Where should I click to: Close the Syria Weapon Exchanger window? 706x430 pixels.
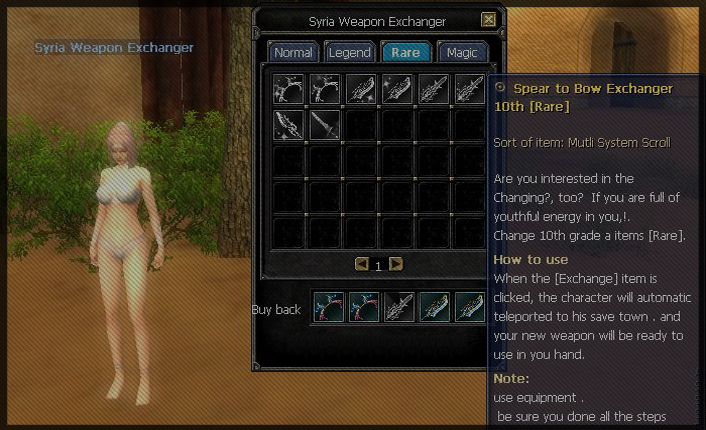[x=488, y=19]
